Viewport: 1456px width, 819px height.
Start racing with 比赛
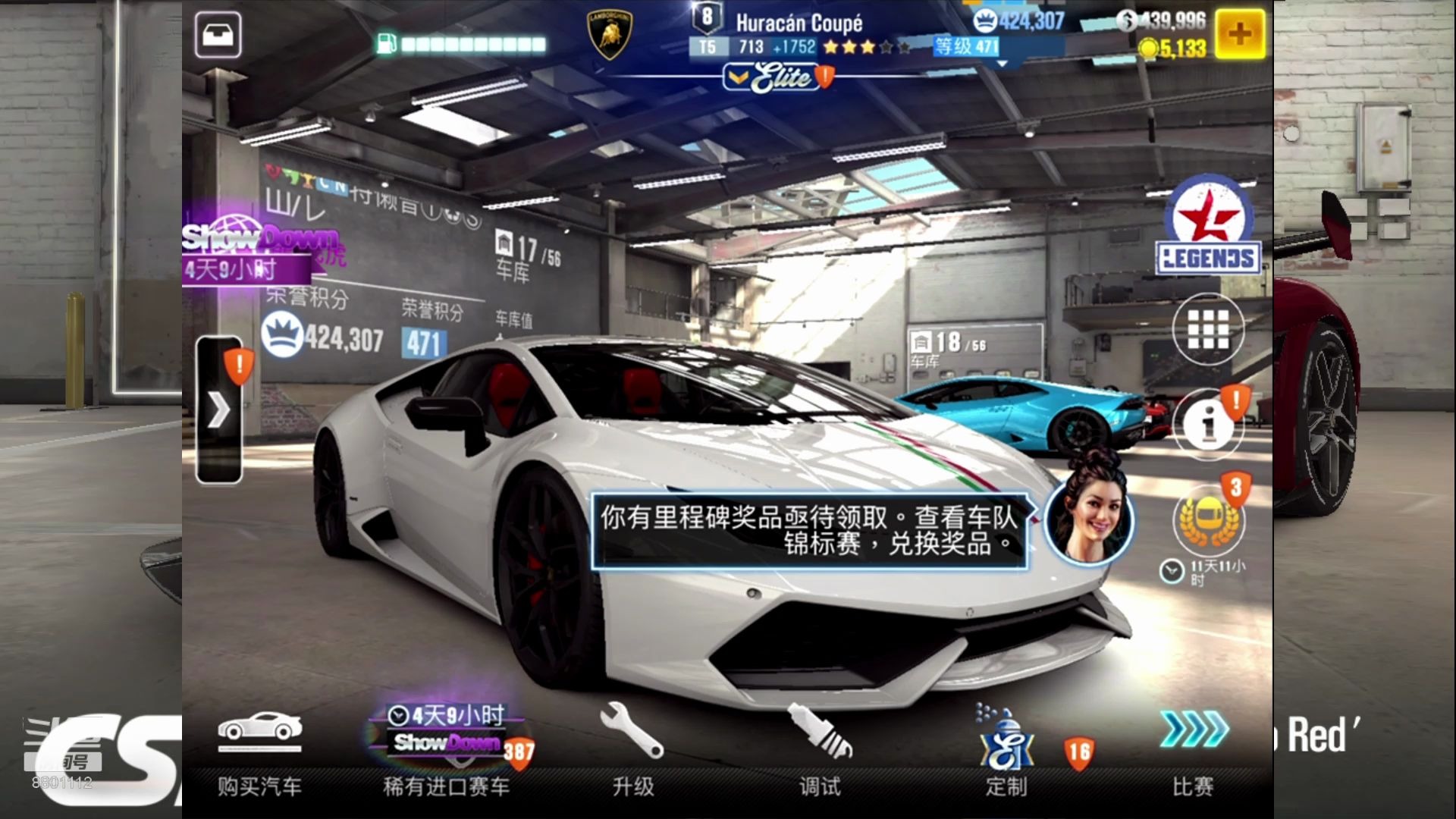pos(1193,752)
